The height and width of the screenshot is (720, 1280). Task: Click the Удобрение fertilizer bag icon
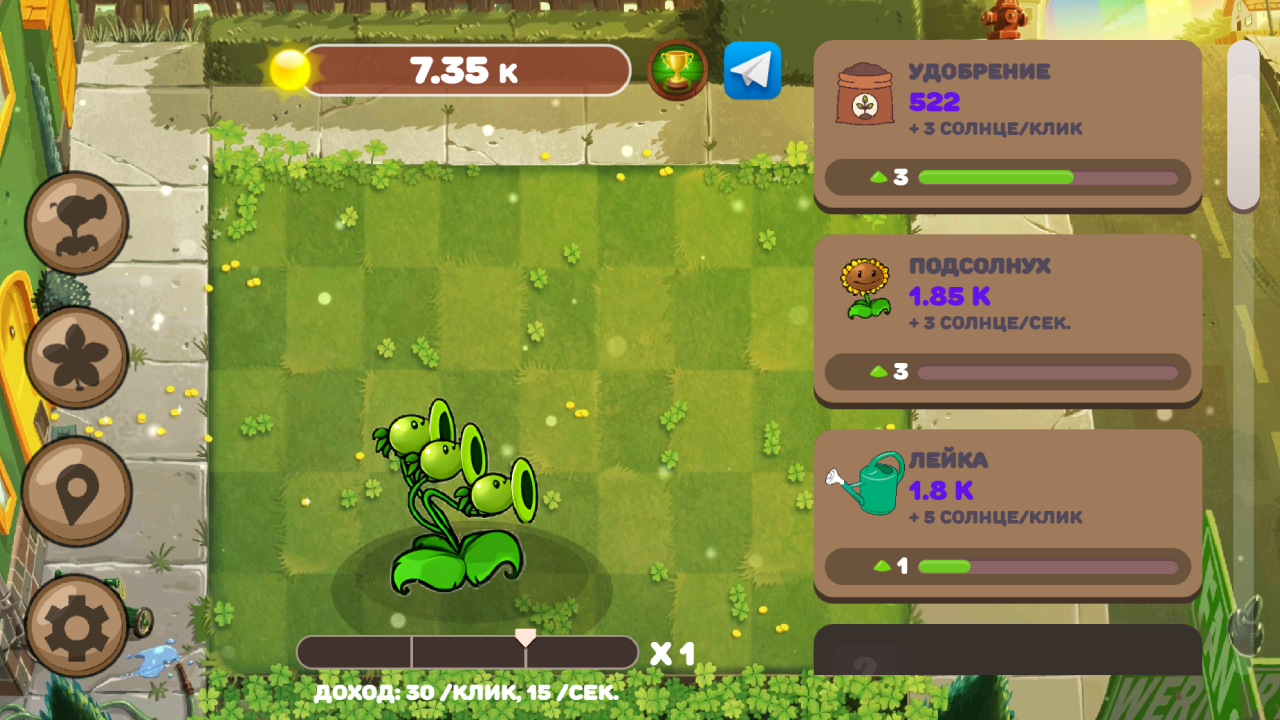[866, 92]
